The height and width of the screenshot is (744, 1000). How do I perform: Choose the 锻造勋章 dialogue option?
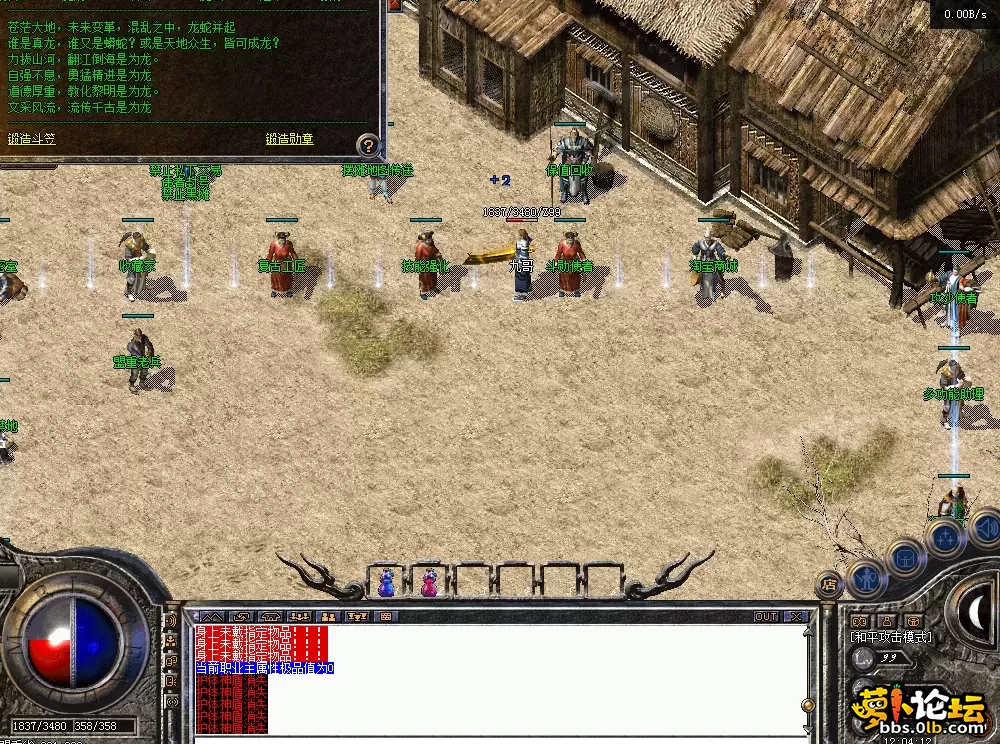(290, 139)
